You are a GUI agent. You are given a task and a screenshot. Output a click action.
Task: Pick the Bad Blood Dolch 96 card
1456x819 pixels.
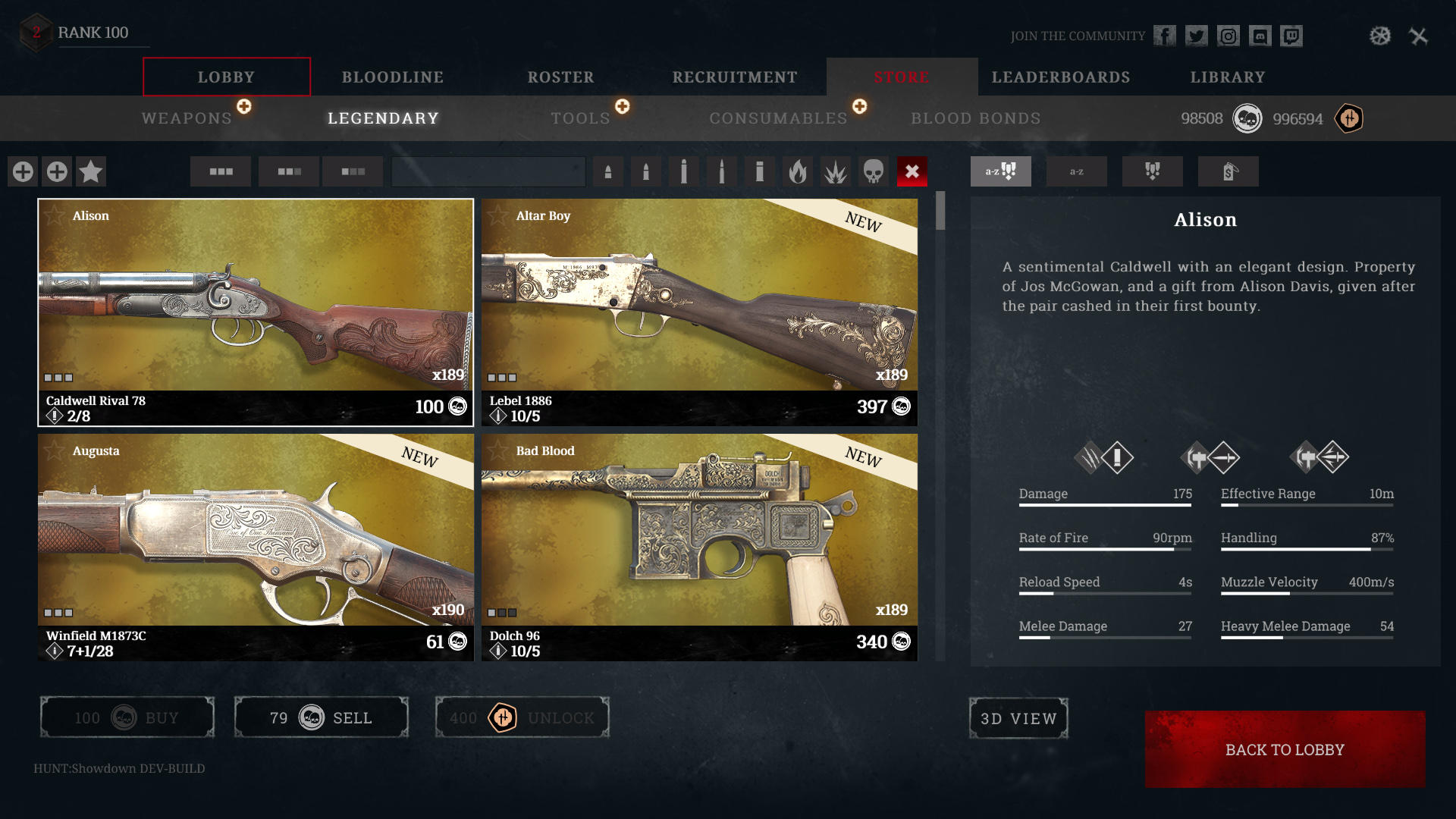698,547
